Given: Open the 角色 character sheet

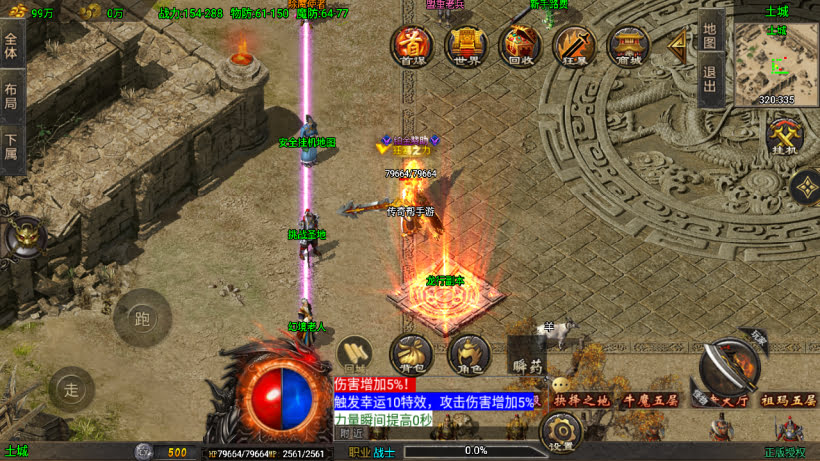Looking at the screenshot, I should [467, 354].
